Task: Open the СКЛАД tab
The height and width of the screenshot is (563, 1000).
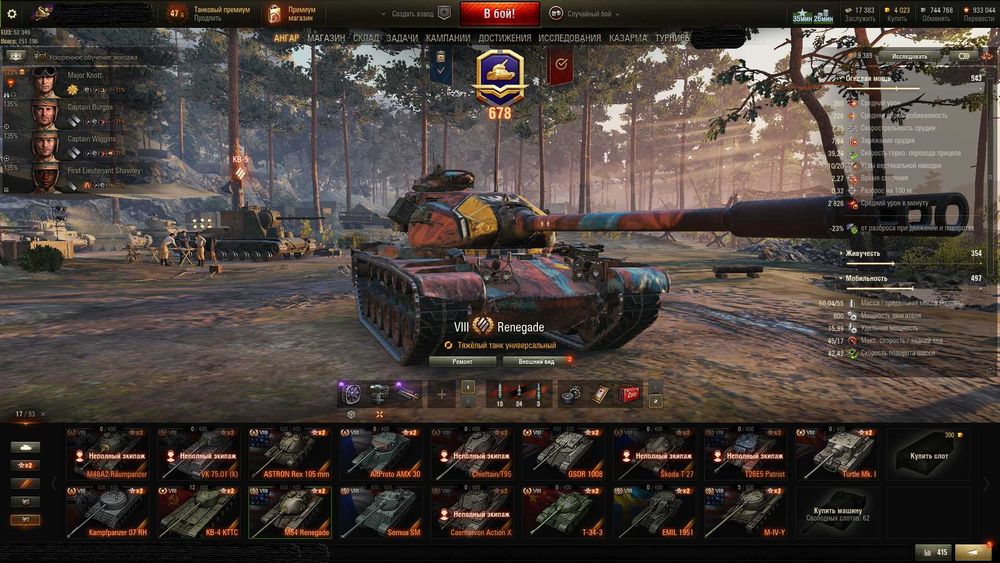Action: coord(366,38)
